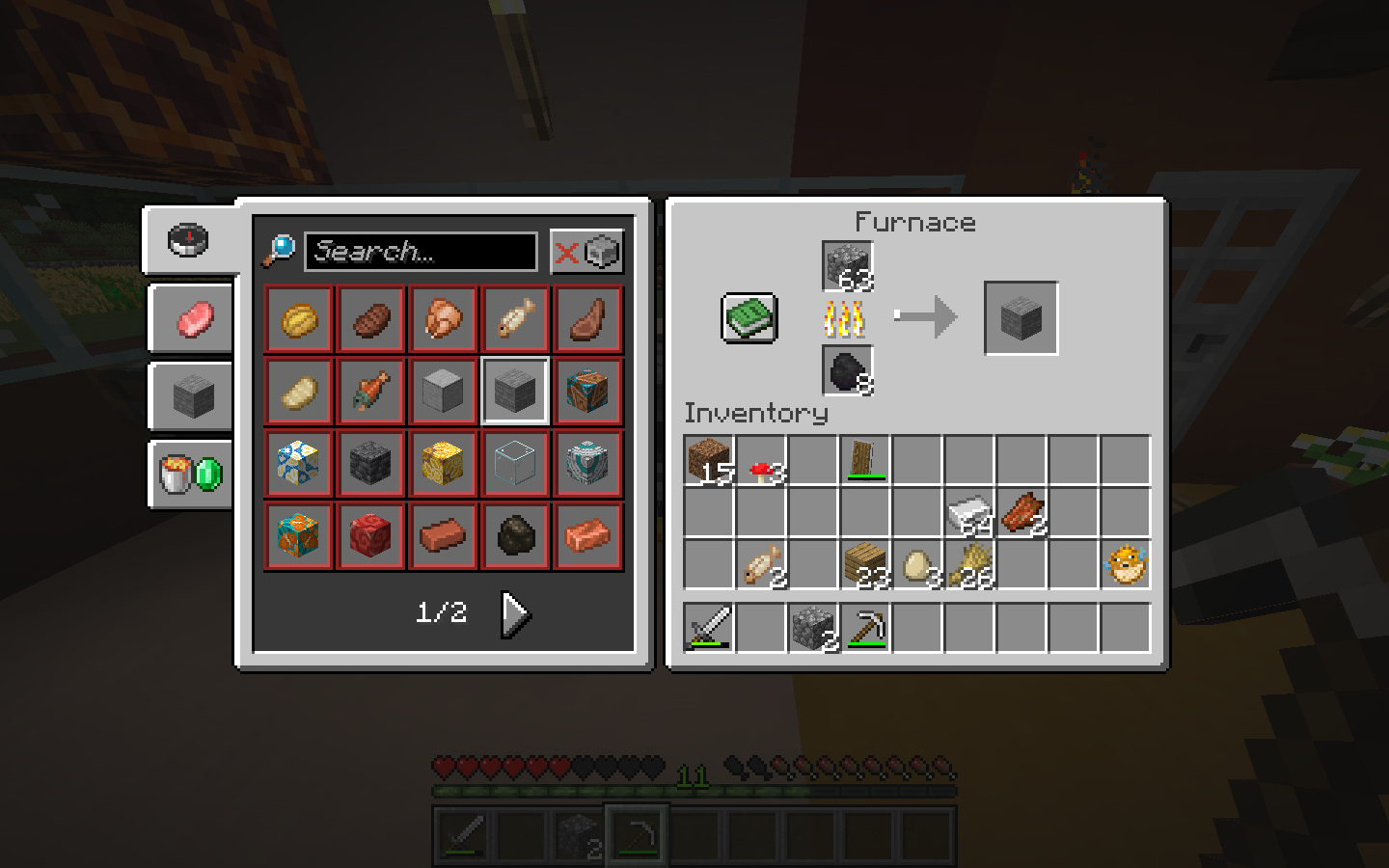
Task: Click the coal in the furnace fuel slot
Action: (847, 371)
